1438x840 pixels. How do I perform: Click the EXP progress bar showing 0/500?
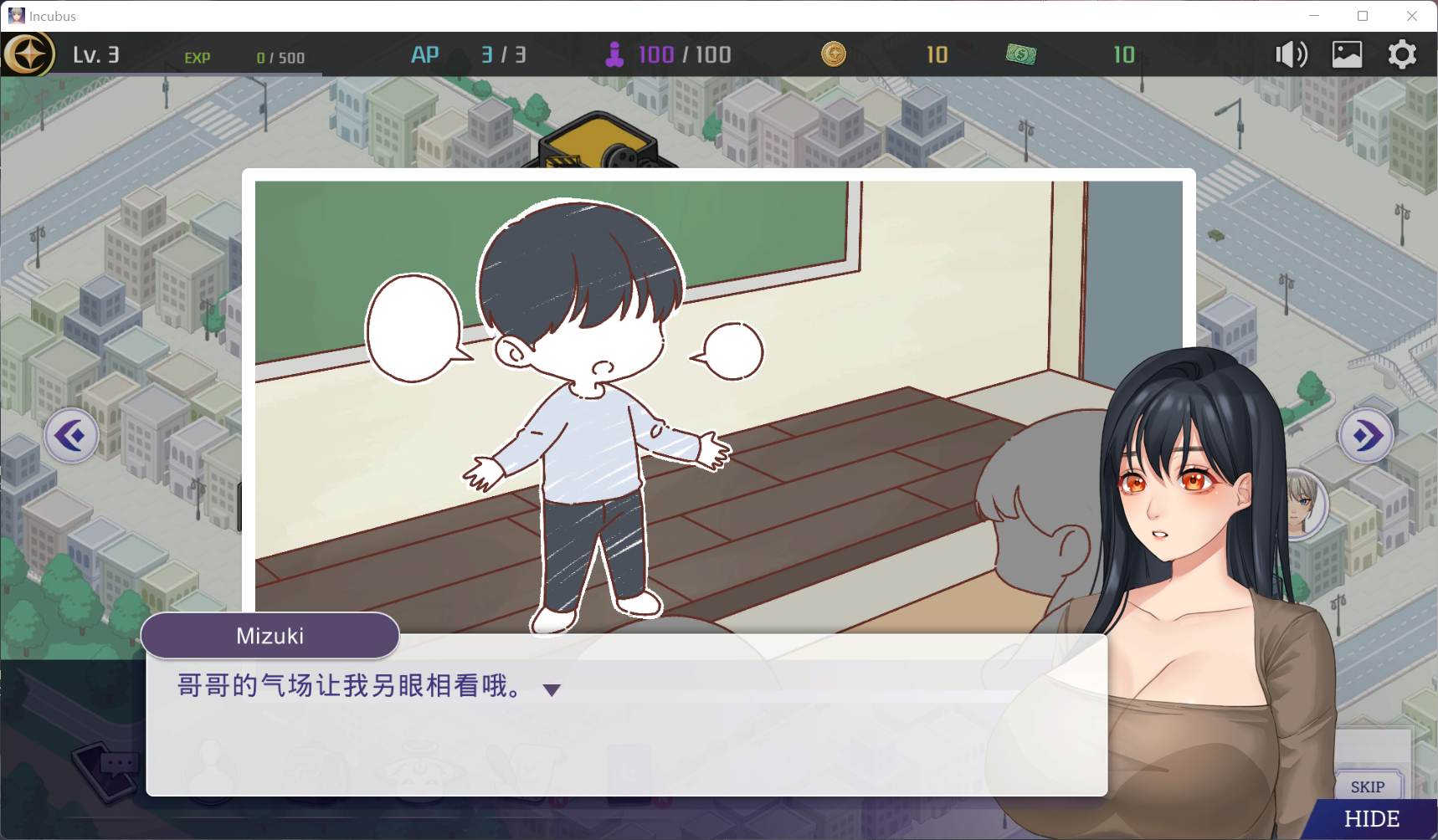251,57
